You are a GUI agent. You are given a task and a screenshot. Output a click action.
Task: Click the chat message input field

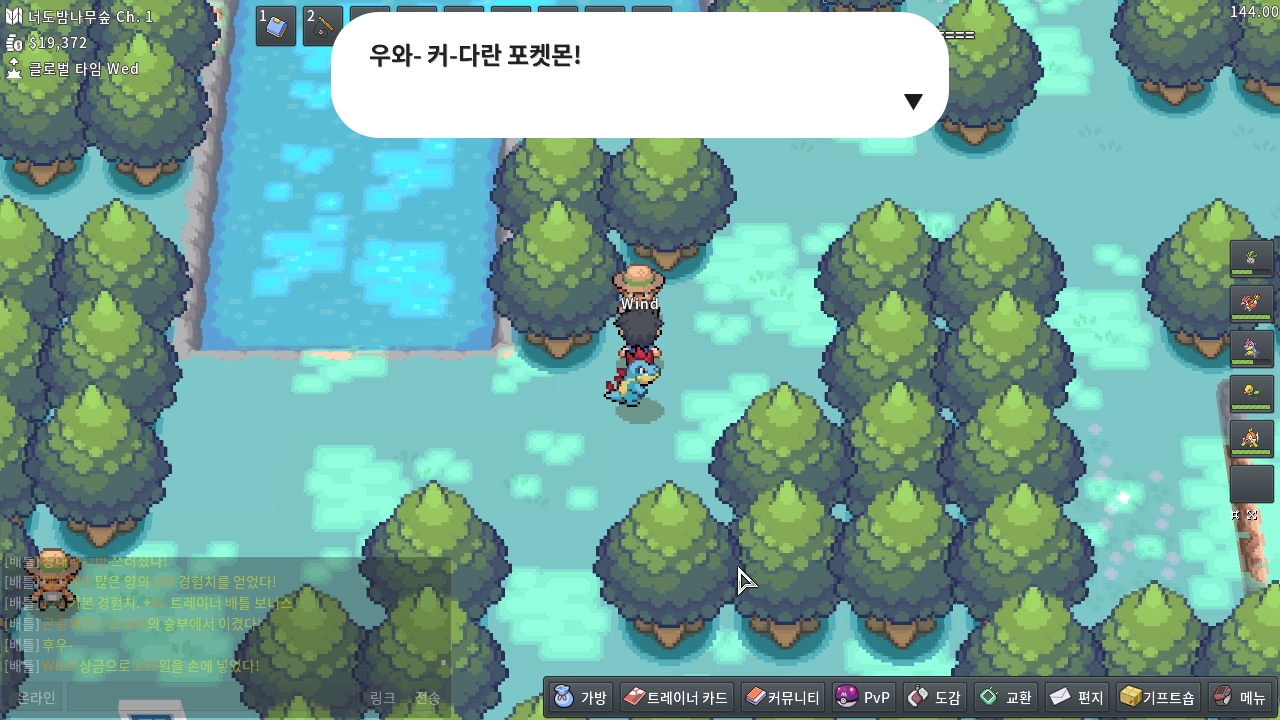(x=212, y=697)
